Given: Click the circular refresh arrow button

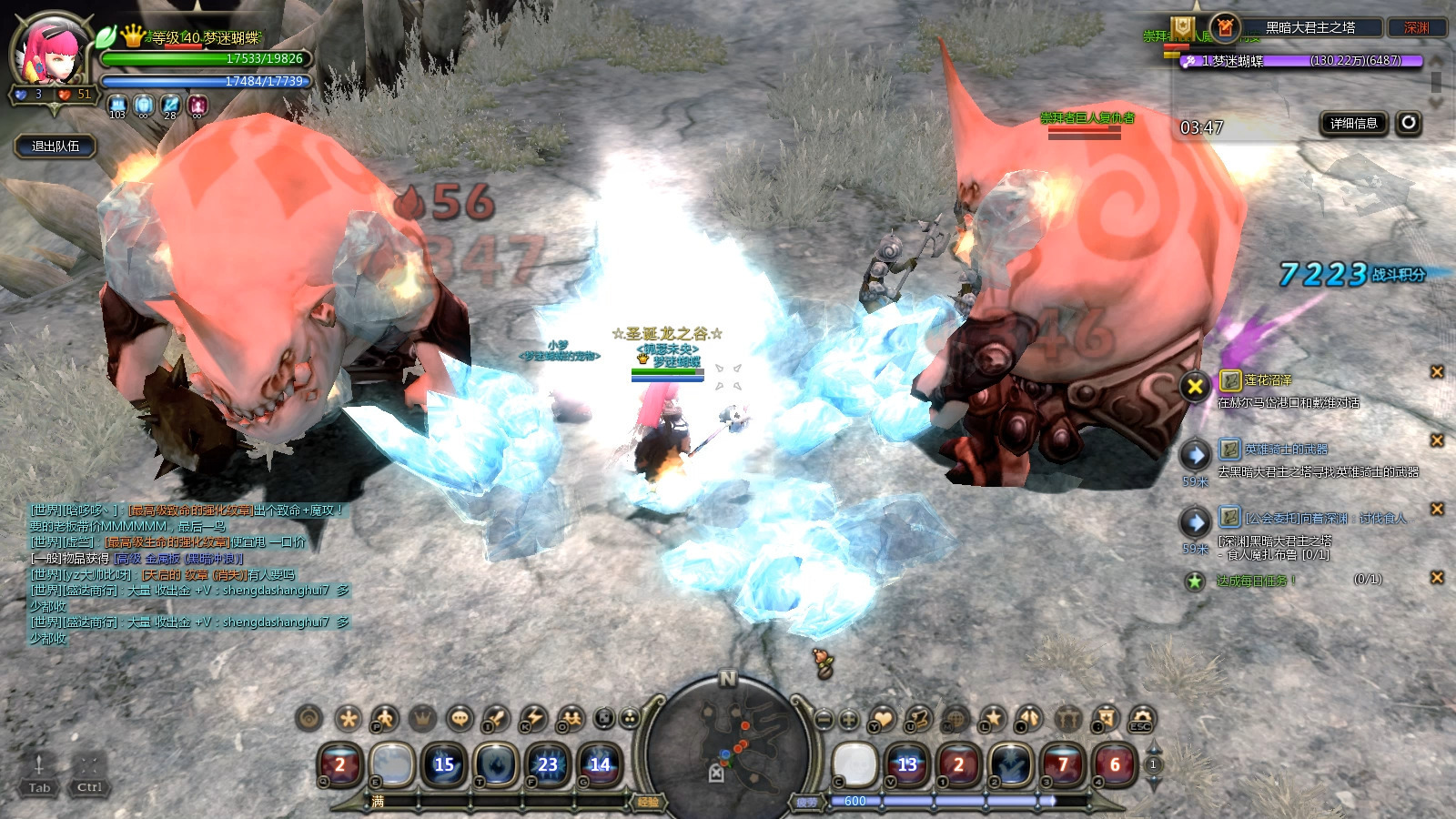Looking at the screenshot, I should [1409, 123].
